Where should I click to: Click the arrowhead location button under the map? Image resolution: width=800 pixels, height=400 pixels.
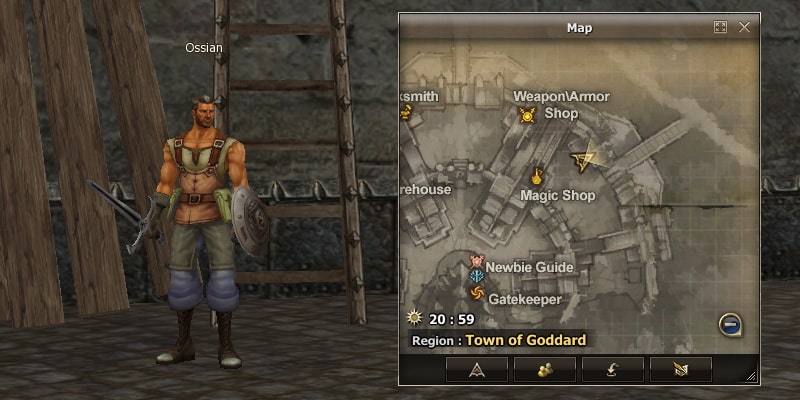pyautogui.click(x=476, y=369)
